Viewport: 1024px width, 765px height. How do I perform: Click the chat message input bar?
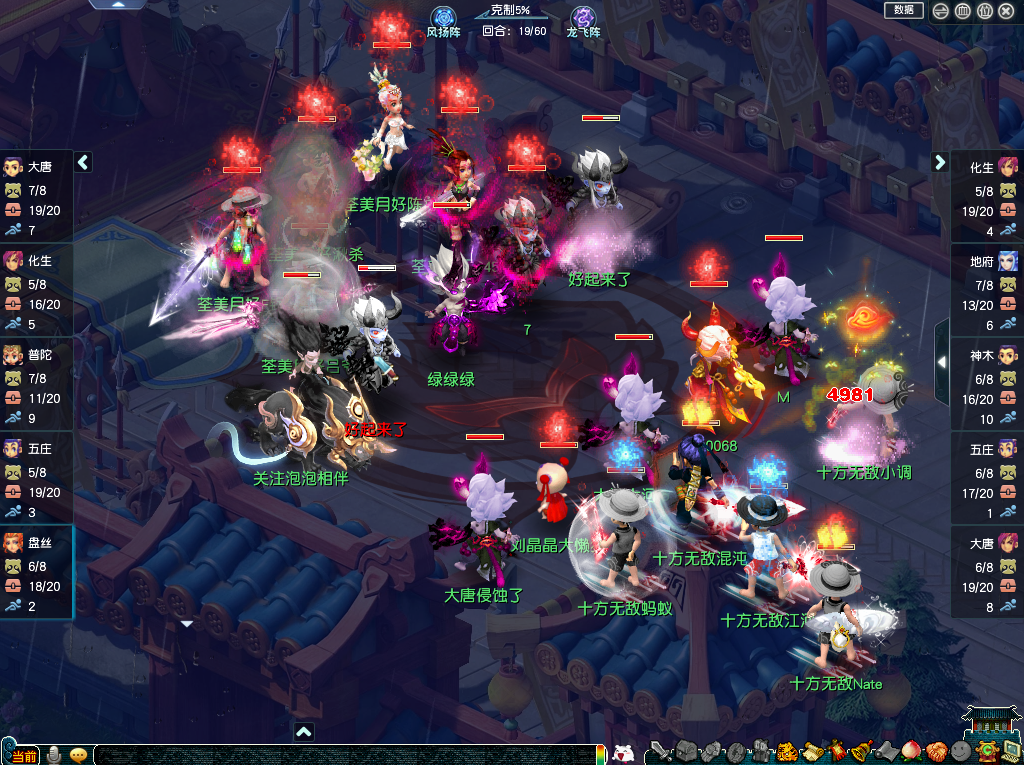click(x=340, y=755)
